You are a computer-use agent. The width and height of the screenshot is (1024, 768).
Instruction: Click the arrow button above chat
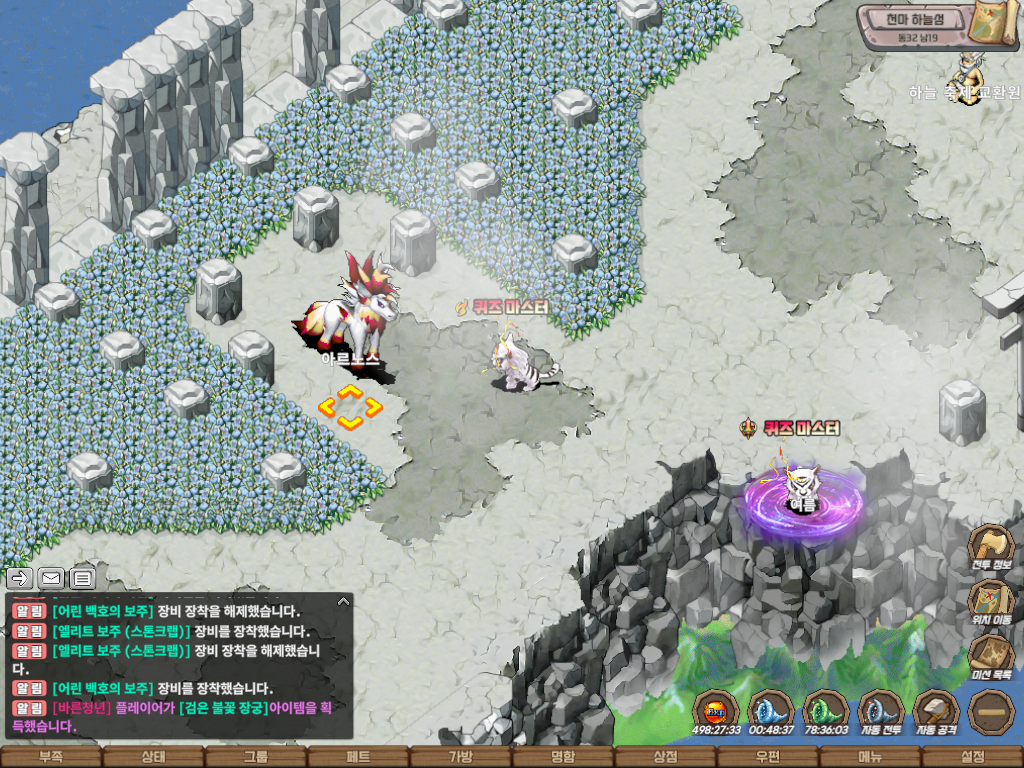point(20,577)
